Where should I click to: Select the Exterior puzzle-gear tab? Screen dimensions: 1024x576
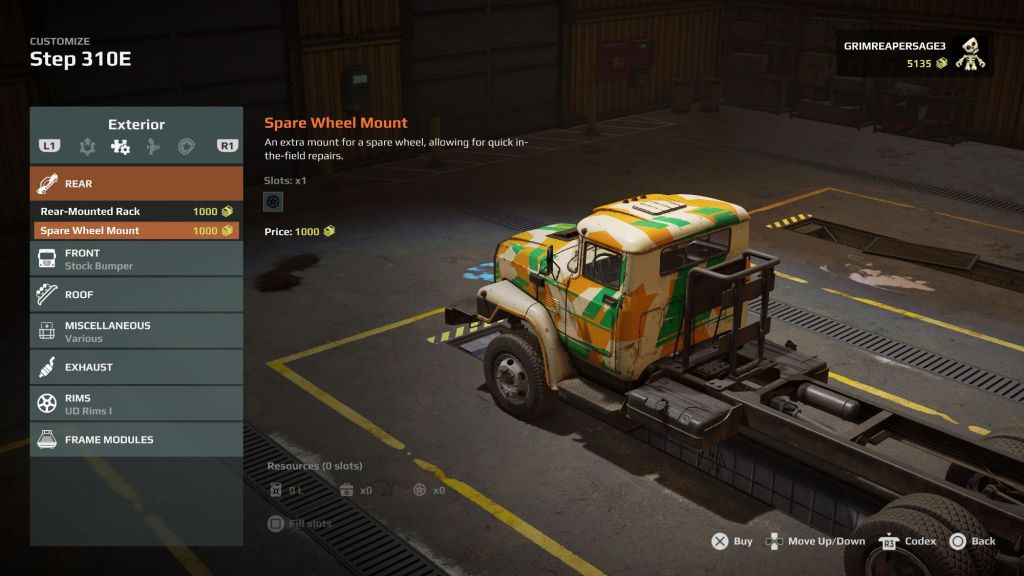point(120,147)
